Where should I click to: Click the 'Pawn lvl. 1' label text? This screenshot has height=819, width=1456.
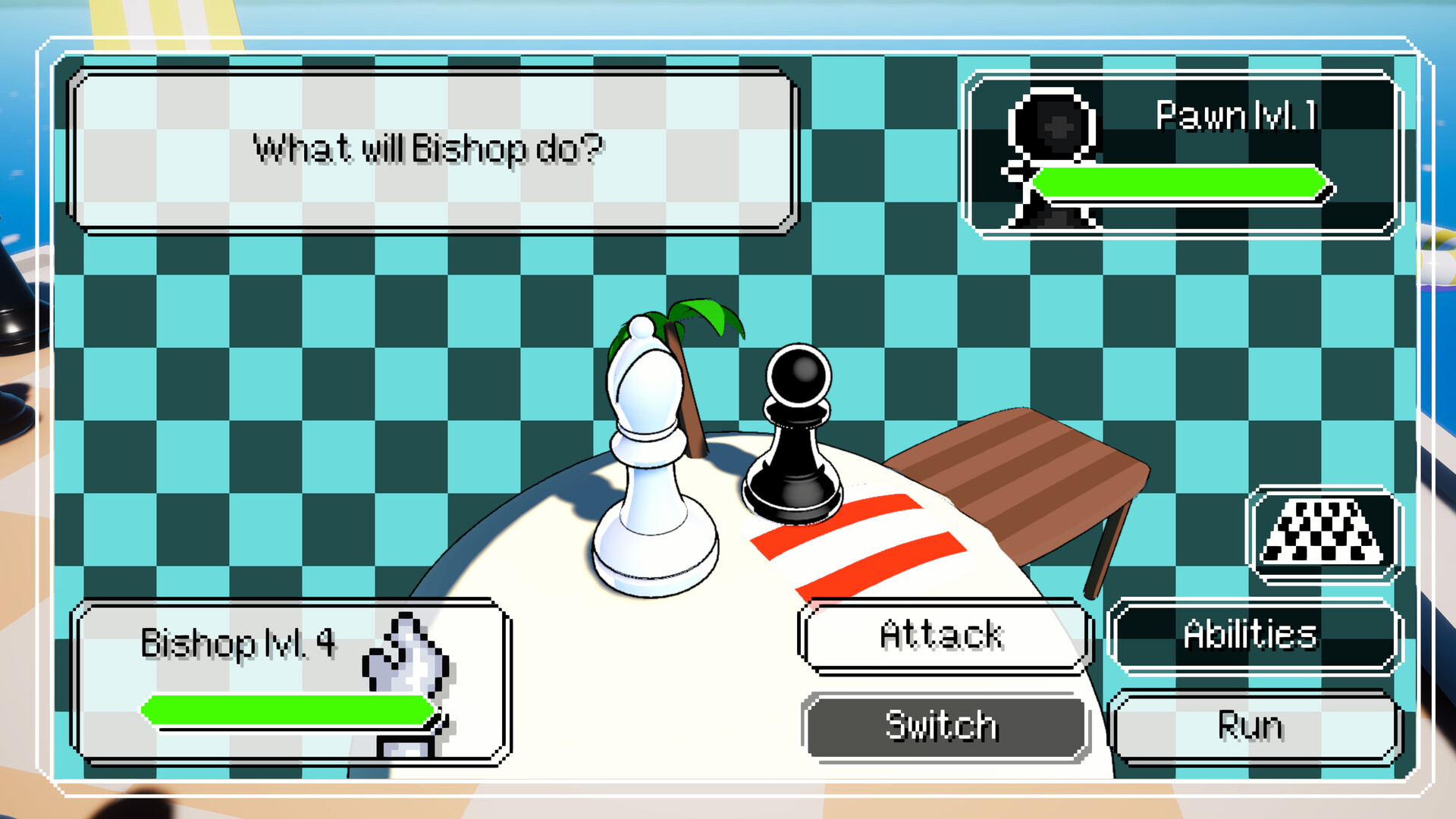click(x=1236, y=115)
